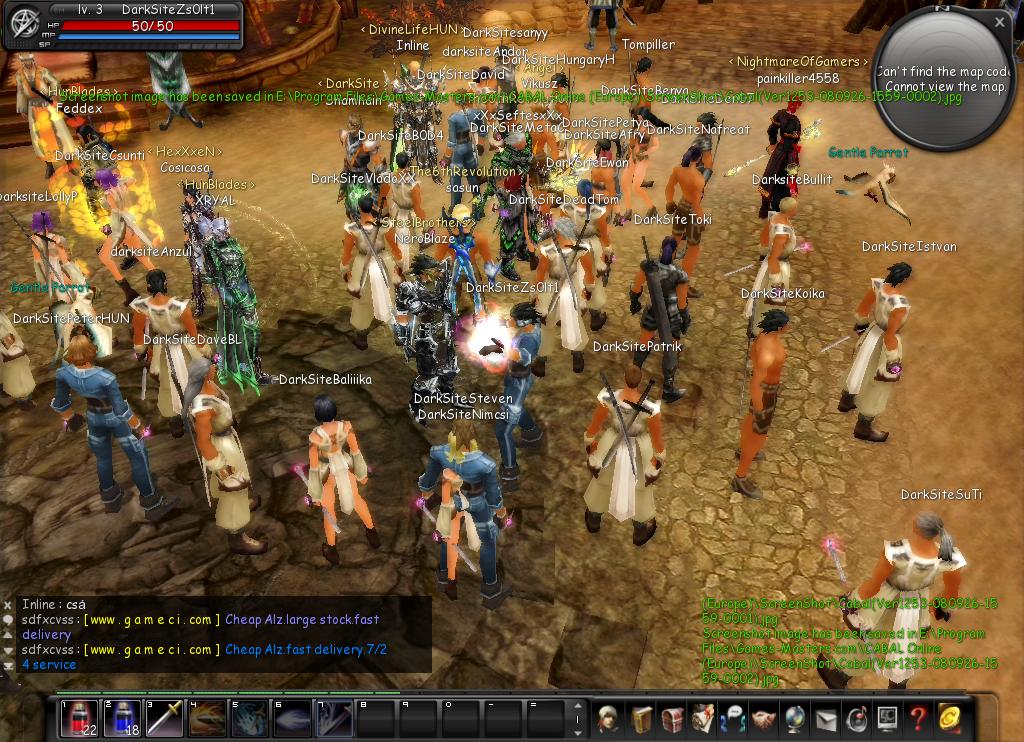
Task: Open the mail envelope icon
Action: (x=826, y=718)
